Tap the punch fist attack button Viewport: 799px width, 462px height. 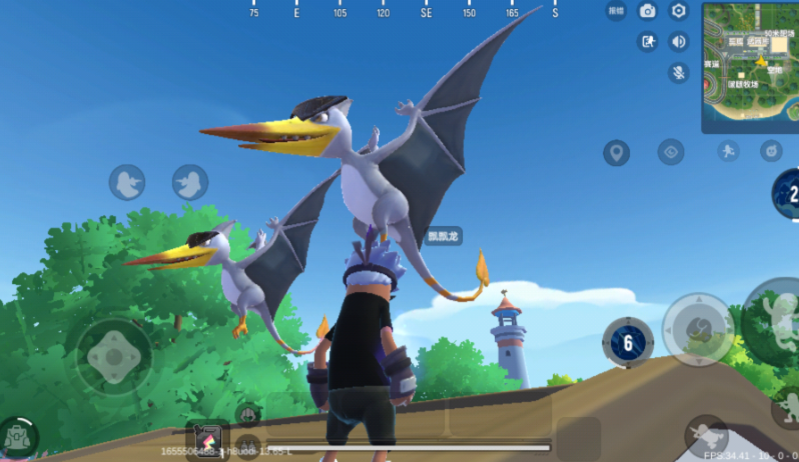coord(698,329)
